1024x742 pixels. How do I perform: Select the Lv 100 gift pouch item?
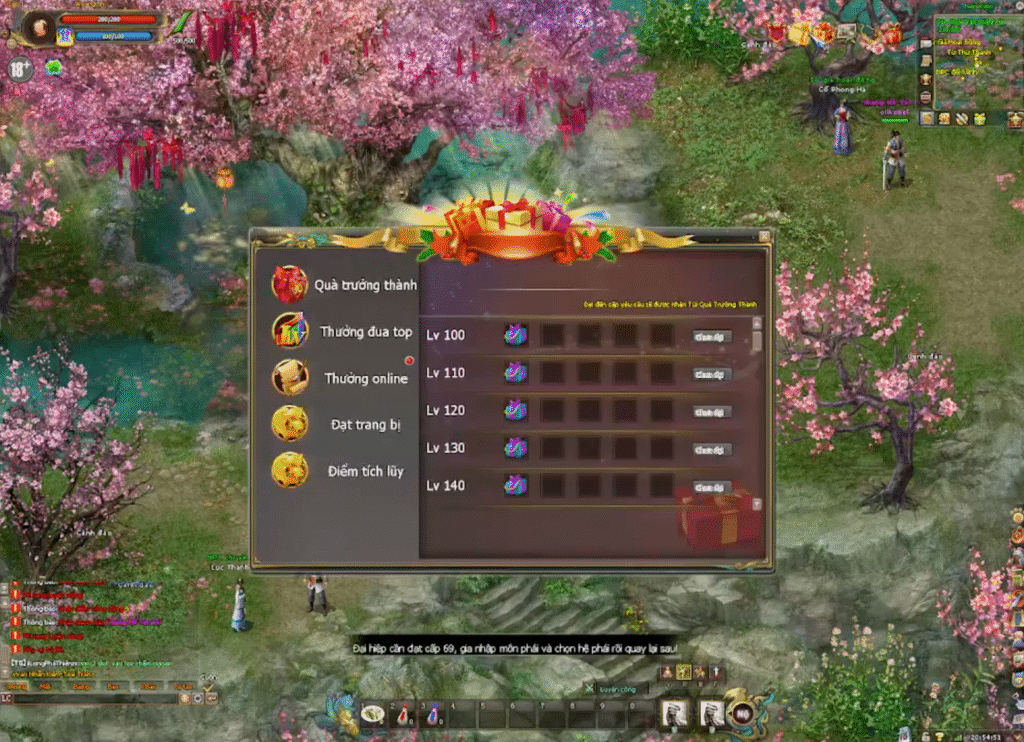[x=516, y=335]
